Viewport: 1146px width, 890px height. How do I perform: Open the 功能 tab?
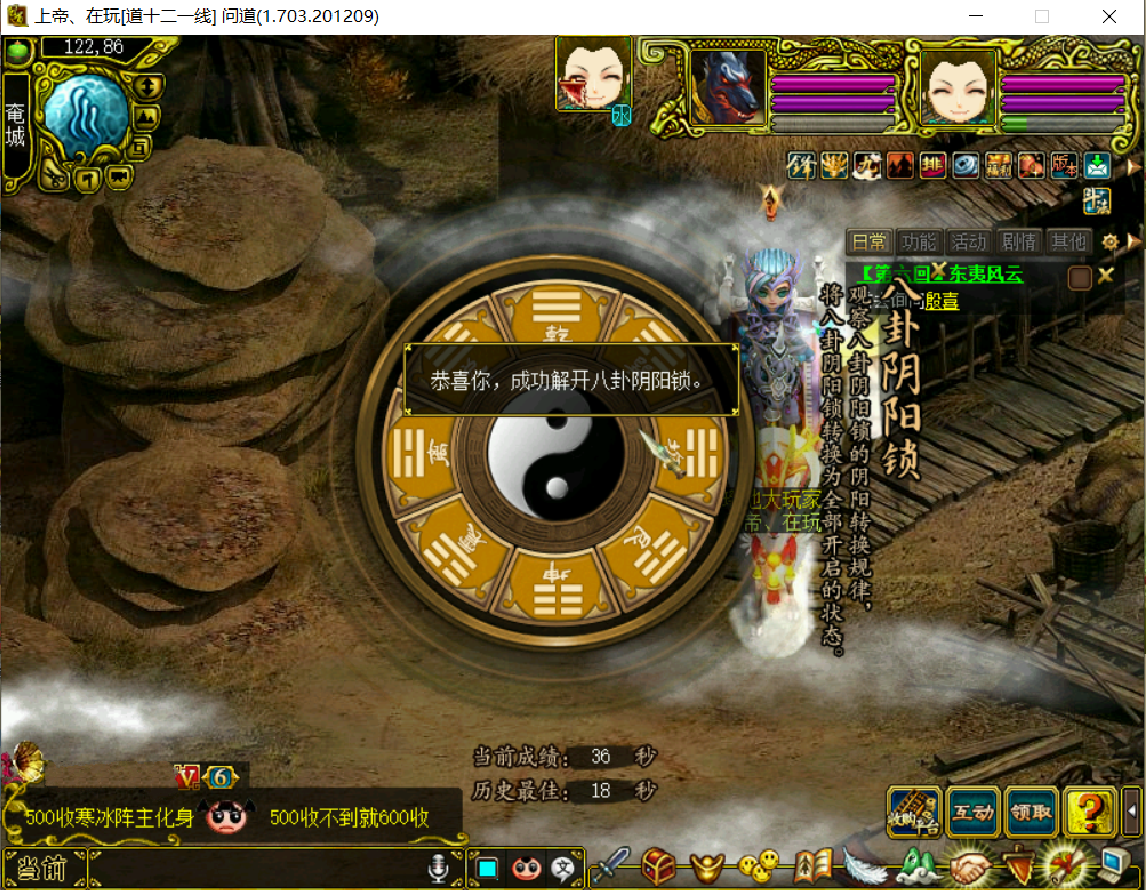click(x=918, y=241)
